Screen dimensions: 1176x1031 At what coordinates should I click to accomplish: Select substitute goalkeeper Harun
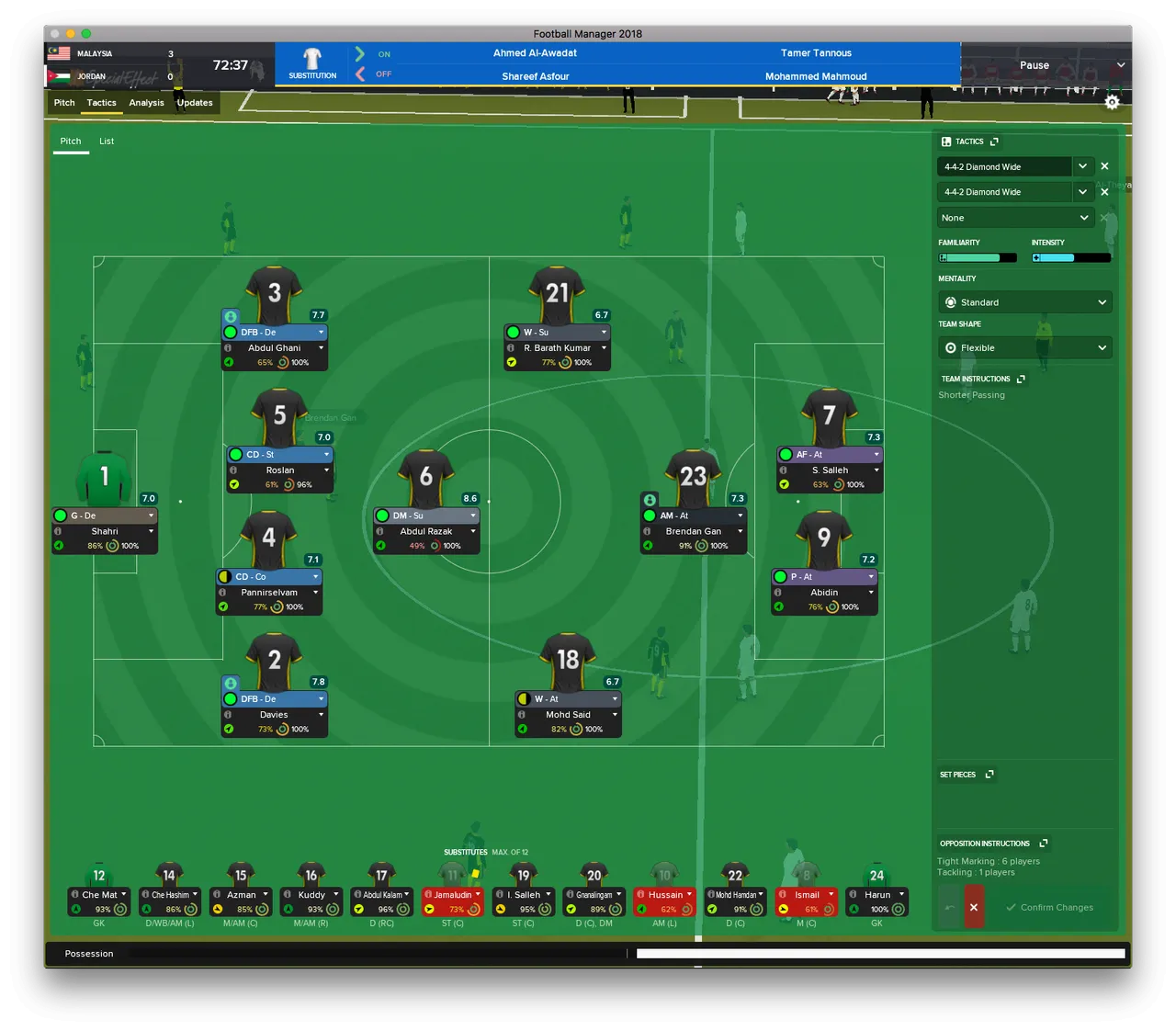coord(877,895)
